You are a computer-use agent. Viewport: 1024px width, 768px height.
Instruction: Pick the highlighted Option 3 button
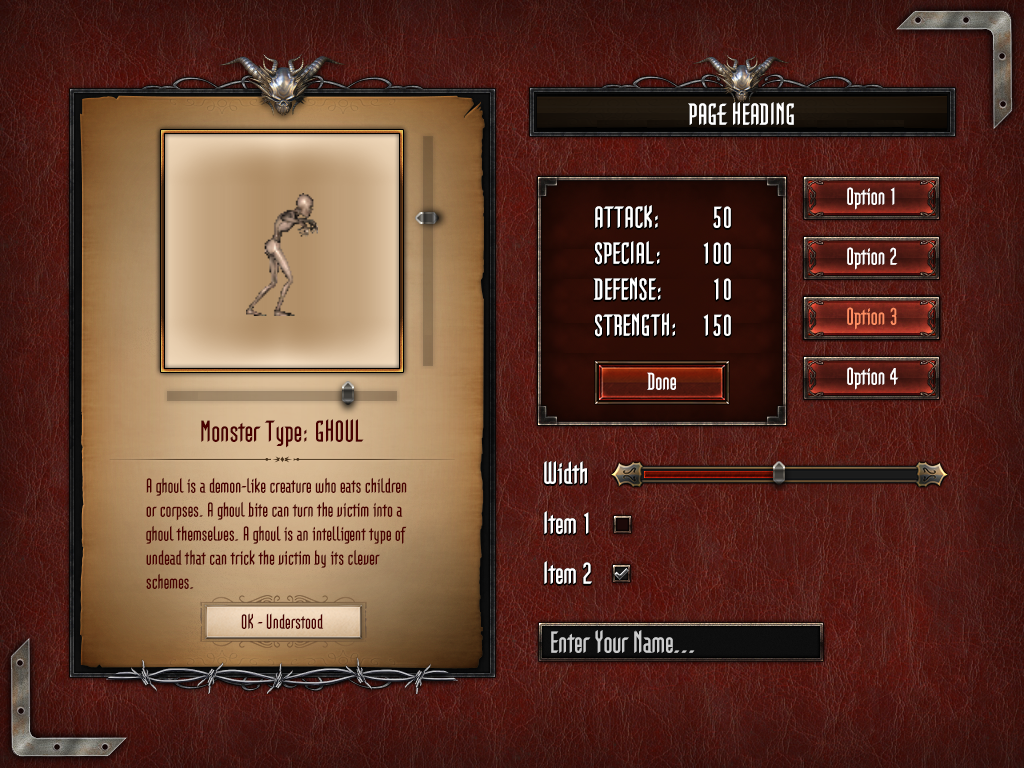[871, 317]
